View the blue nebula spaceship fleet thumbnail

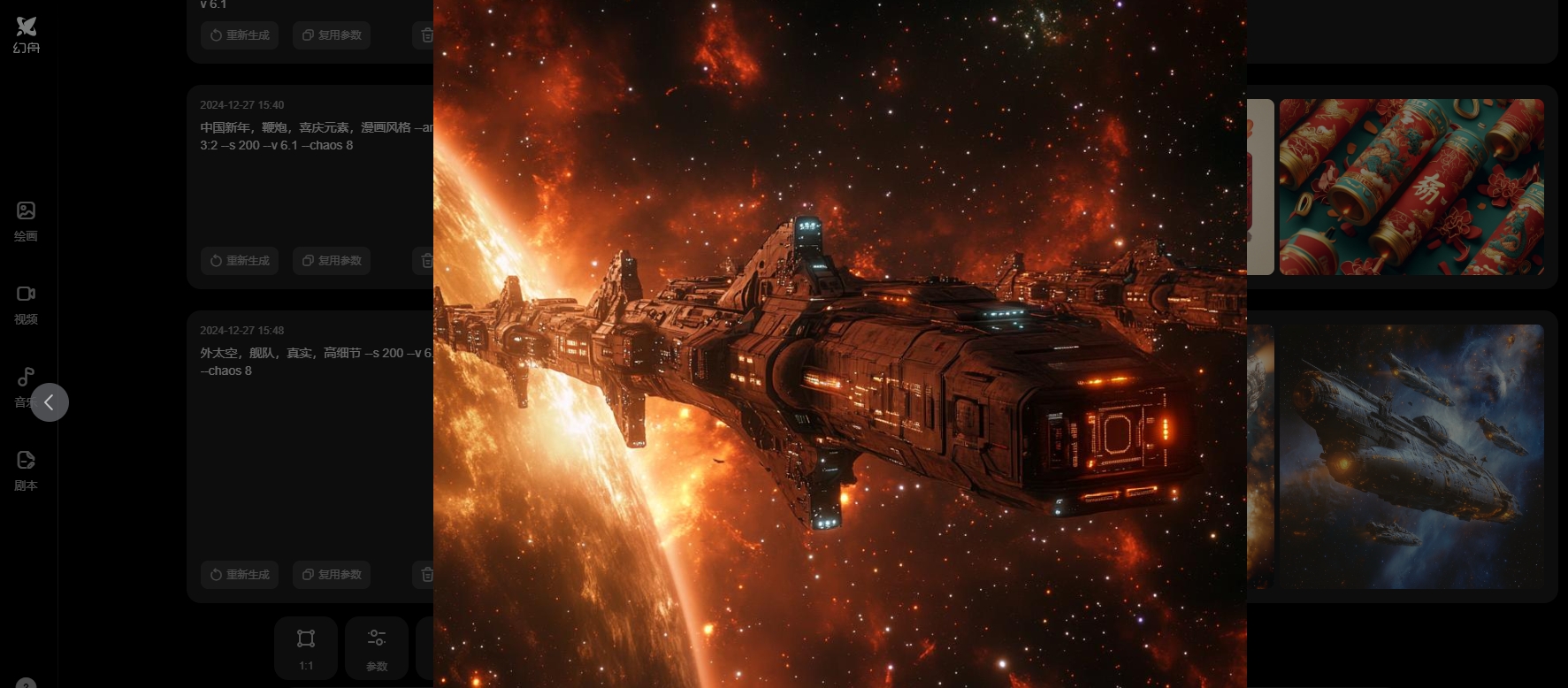(1411, 456)
